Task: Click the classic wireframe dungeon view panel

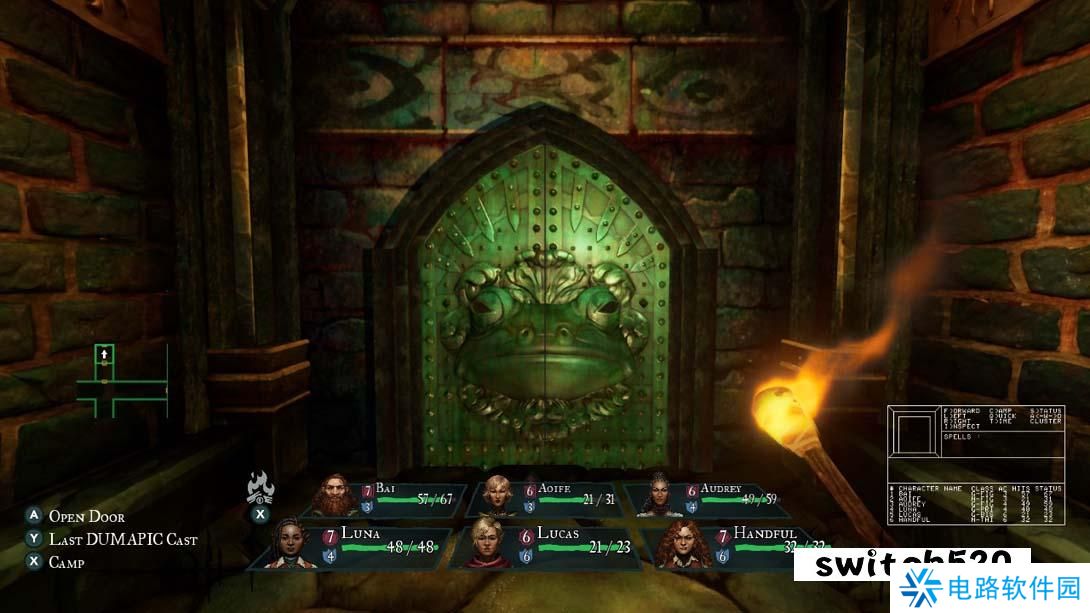Action: pos(915,432)
